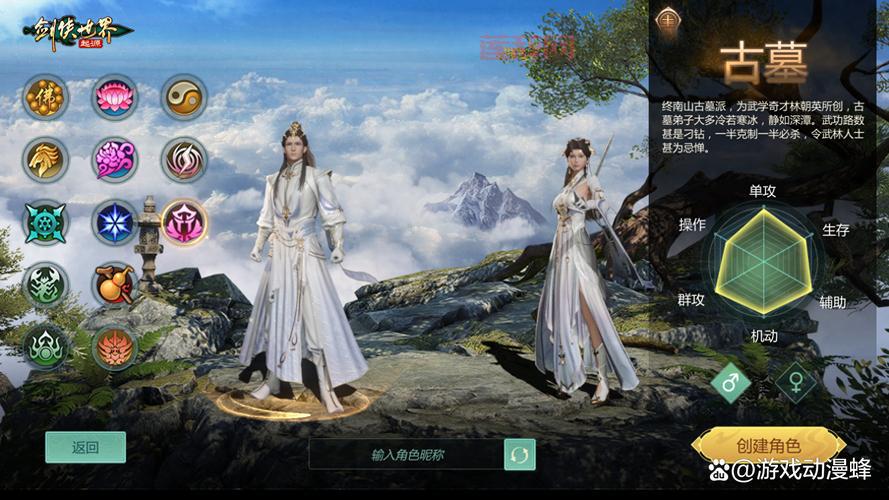Select the highlighted pink Ancient Tomb class icon

tap(184, 222)
